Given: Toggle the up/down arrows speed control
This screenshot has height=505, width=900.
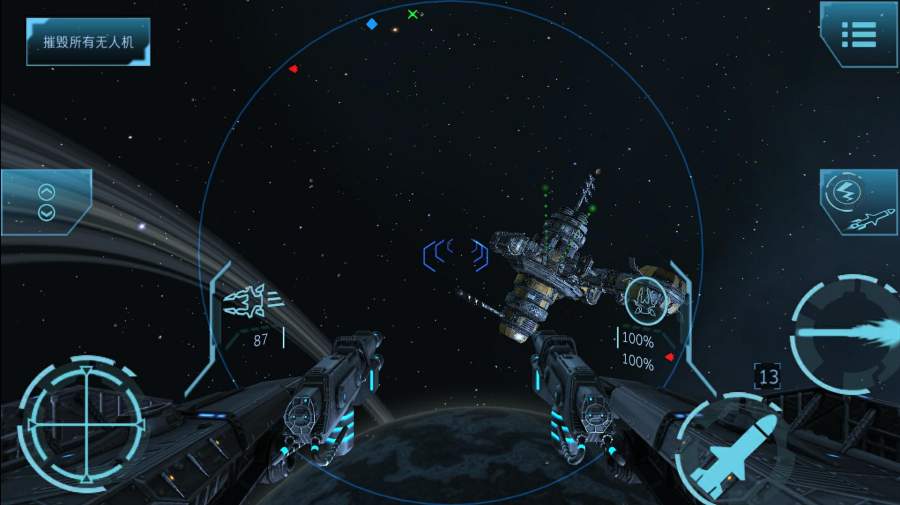Looking at the screenshot, I should coord(46,202).
